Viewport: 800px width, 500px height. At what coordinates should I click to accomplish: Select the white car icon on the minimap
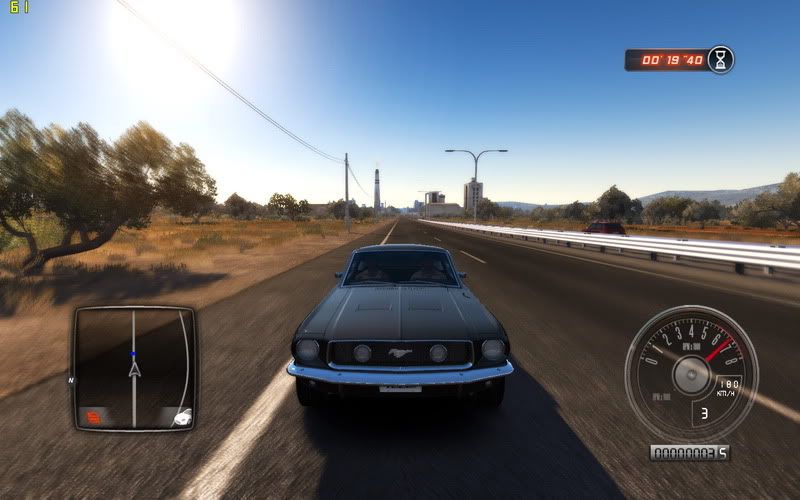[x=181, y=418]
